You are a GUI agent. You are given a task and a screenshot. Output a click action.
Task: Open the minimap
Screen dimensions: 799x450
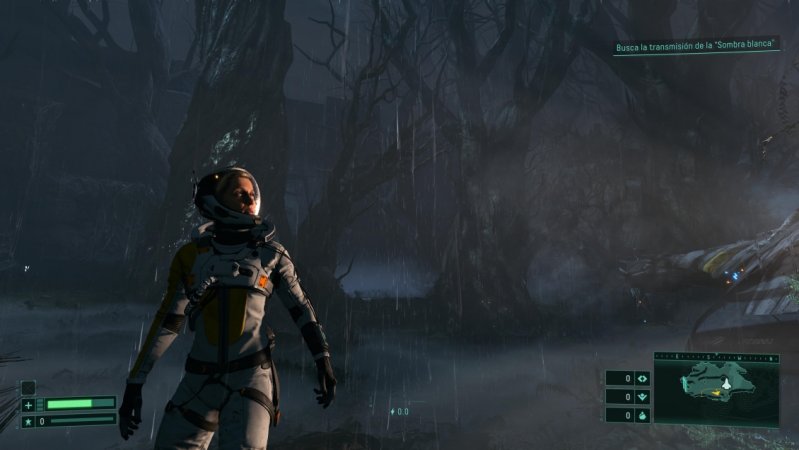[716, 391]
